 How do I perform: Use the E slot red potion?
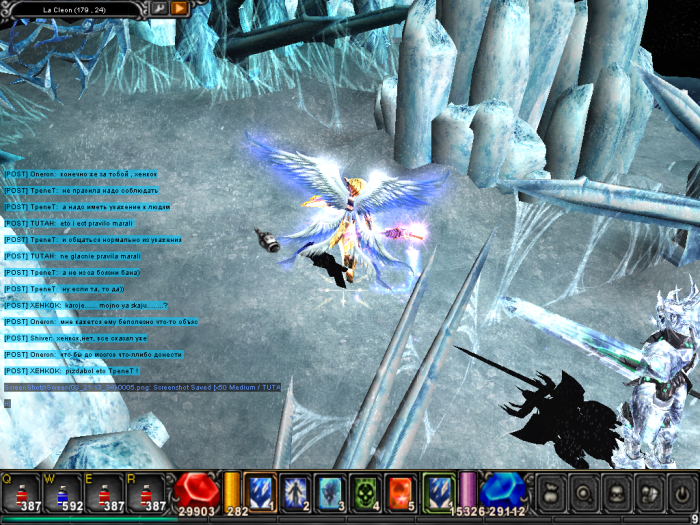pos(105,492)
